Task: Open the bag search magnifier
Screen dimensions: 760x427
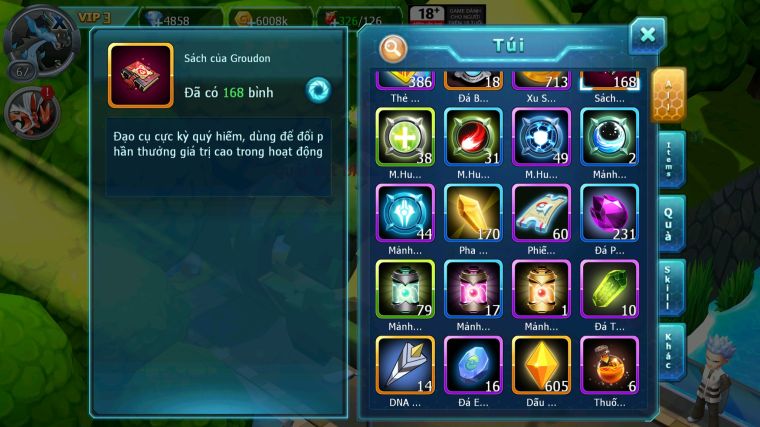Action: [395, 47]
